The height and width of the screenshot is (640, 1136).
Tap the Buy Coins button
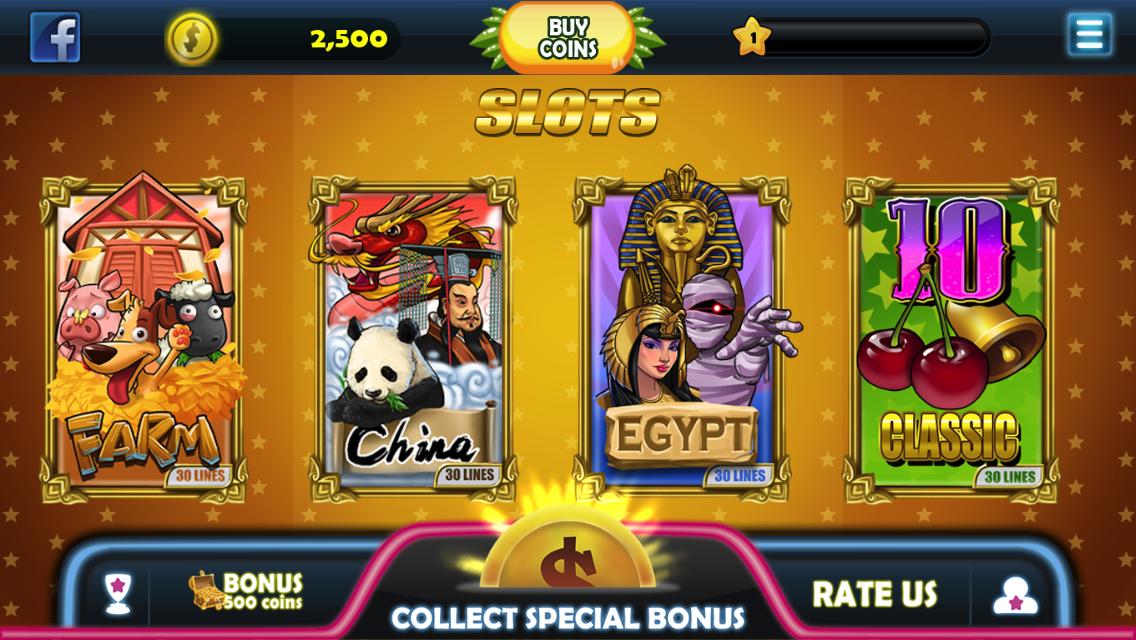(x=567, y=38)
